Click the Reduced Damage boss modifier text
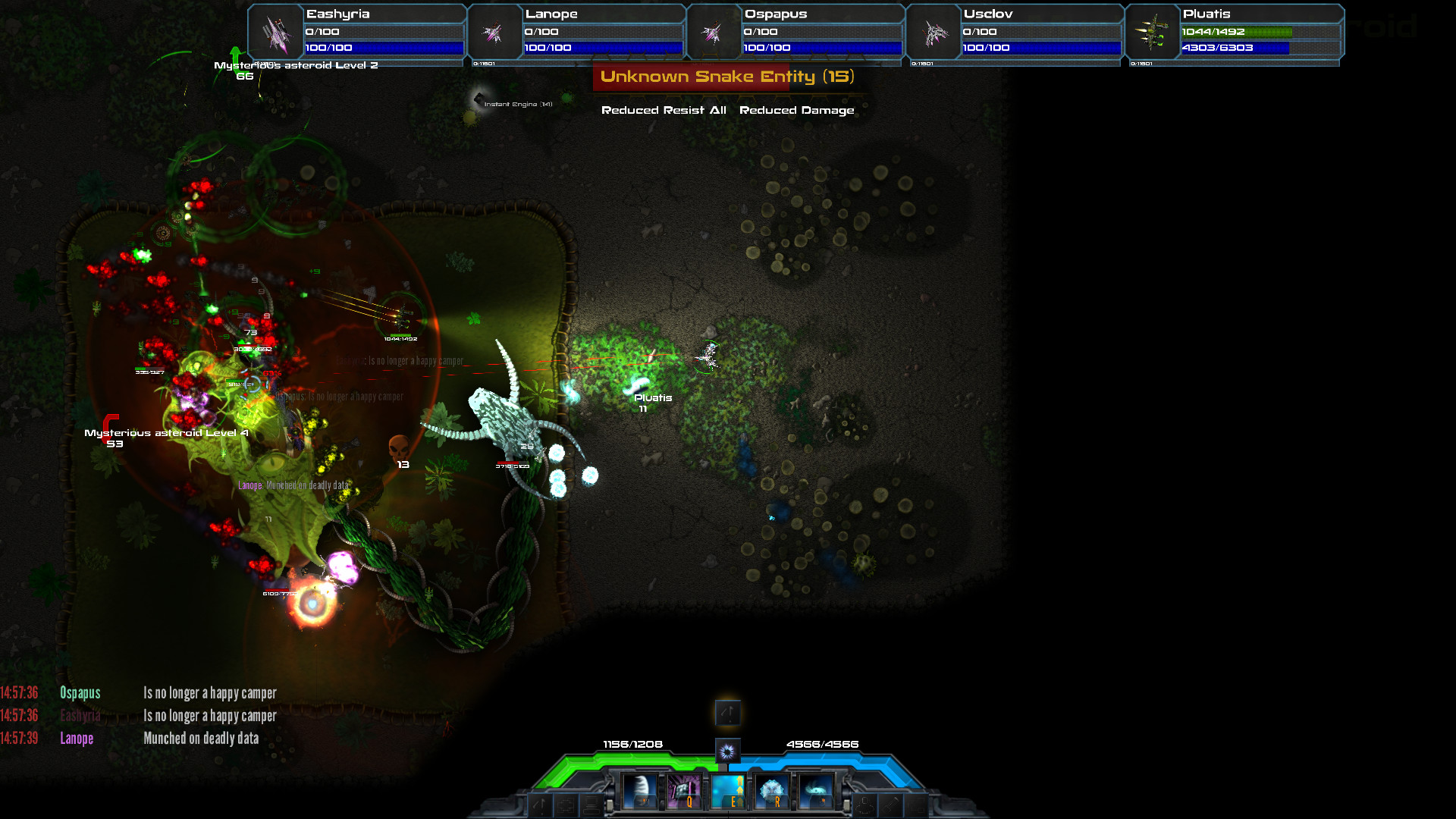The height and width of the screenshot is (819, 1456). (798, 110)
